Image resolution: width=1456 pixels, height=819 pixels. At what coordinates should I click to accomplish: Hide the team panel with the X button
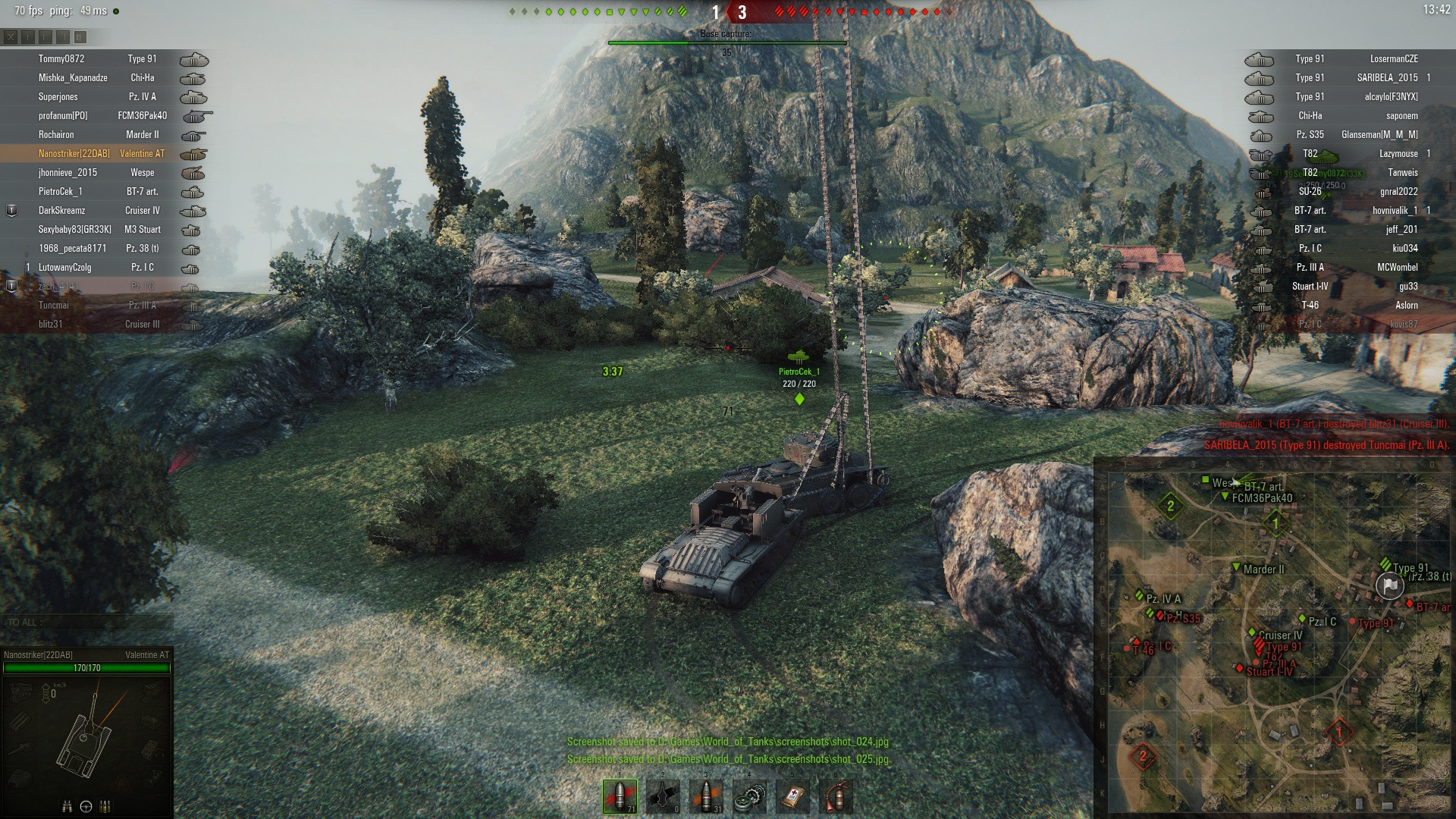click(10, 36)
